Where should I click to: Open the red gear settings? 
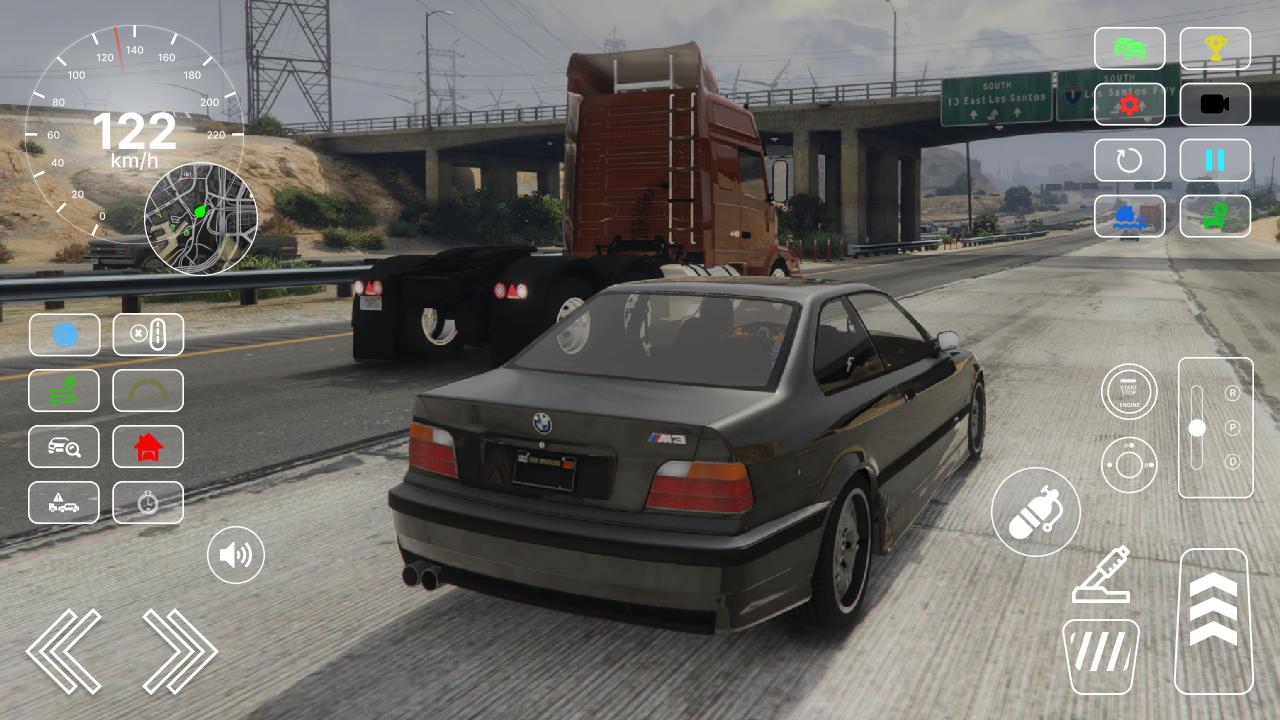coord(1129,104)
